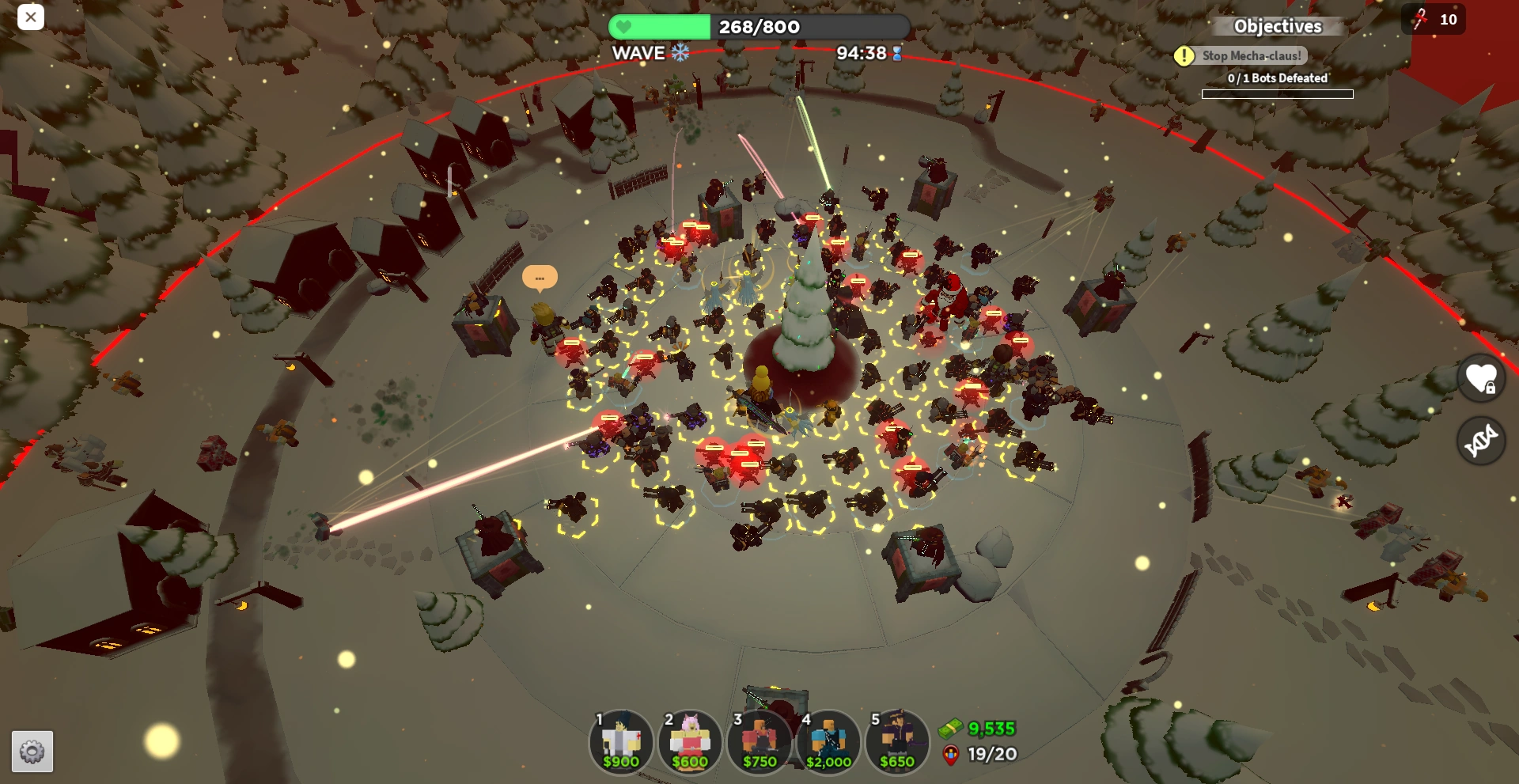
Task: Click the locked heart button
Action: [1481, 377]
